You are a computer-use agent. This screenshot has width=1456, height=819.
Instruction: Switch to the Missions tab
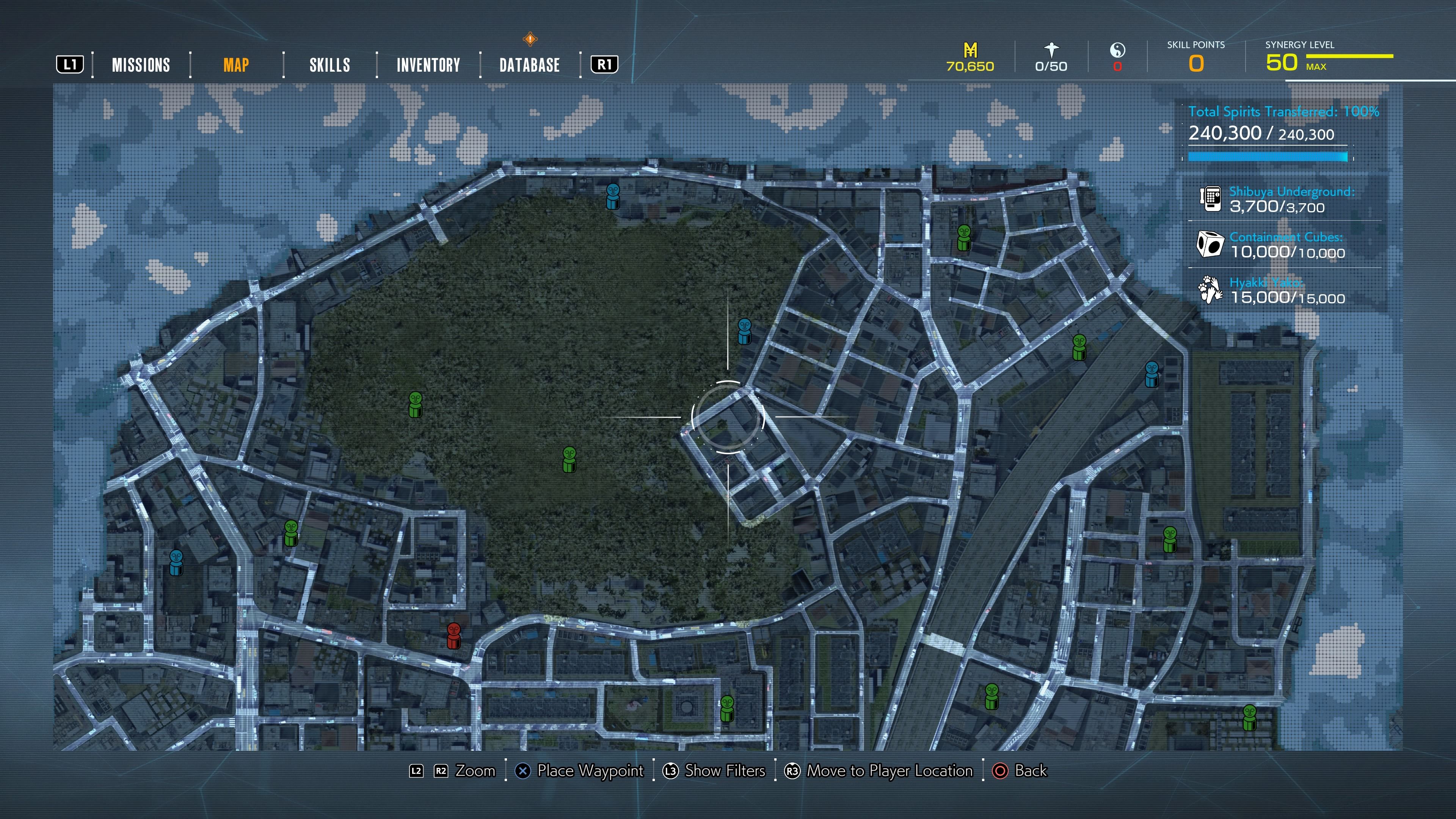click(141, 65)
